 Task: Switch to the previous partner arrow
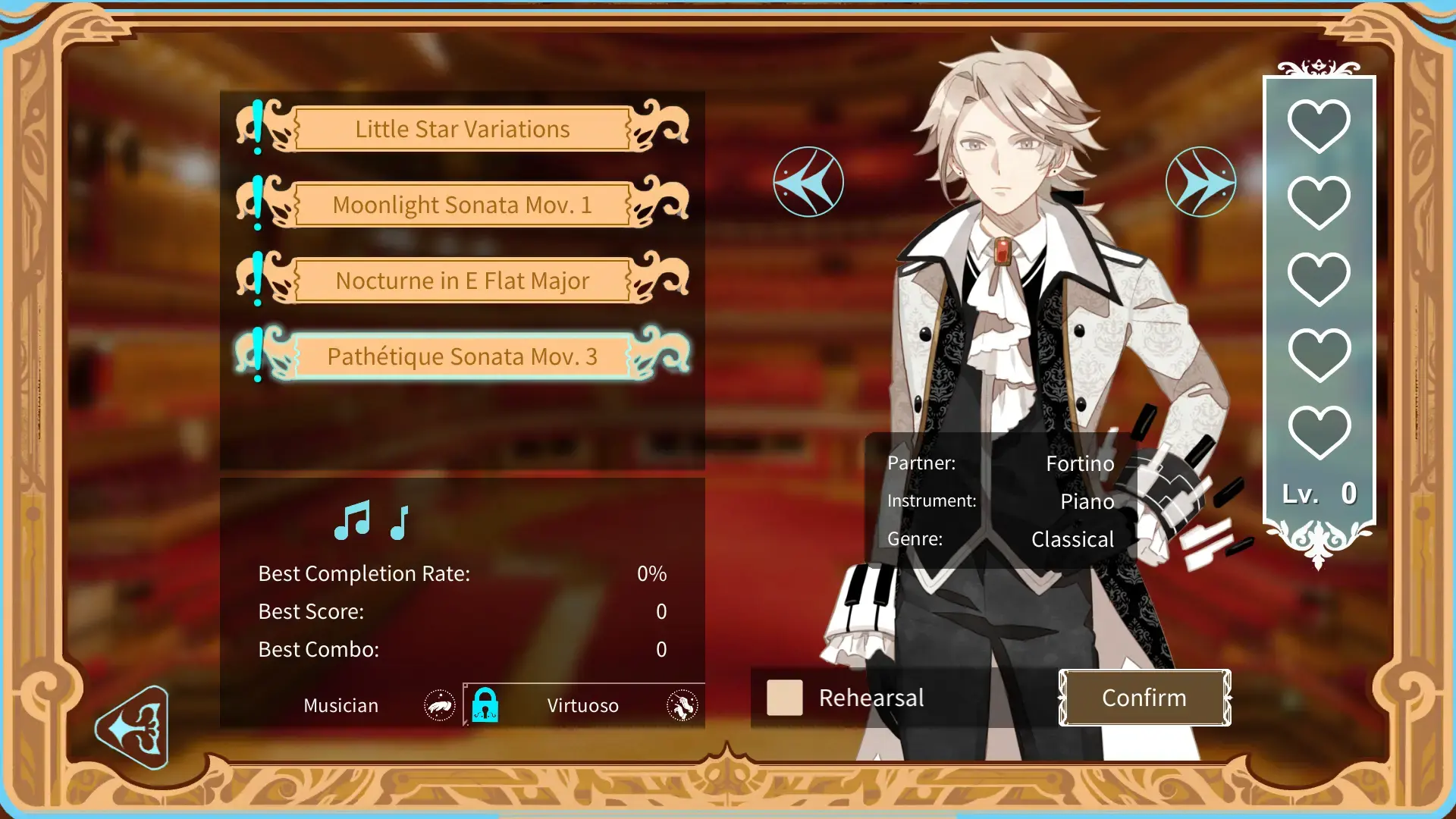pyautogui.click(x=808, y=182)
